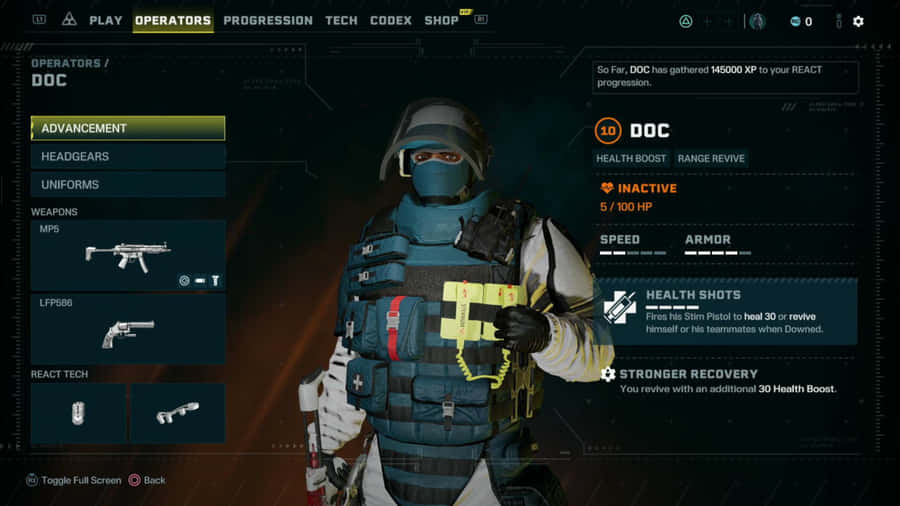Viewport: 900px width, 506px height.
Task: Select the LFP586 revolver slot
Action: (128, 329)
